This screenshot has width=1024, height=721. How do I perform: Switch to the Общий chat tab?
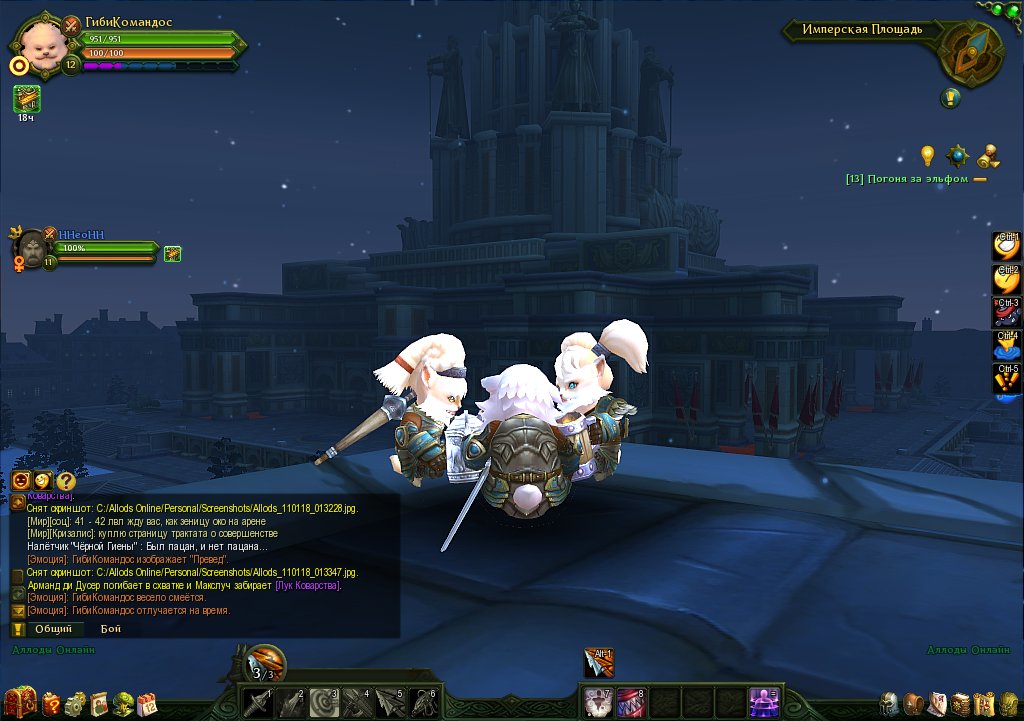click(x=53, y=629)
